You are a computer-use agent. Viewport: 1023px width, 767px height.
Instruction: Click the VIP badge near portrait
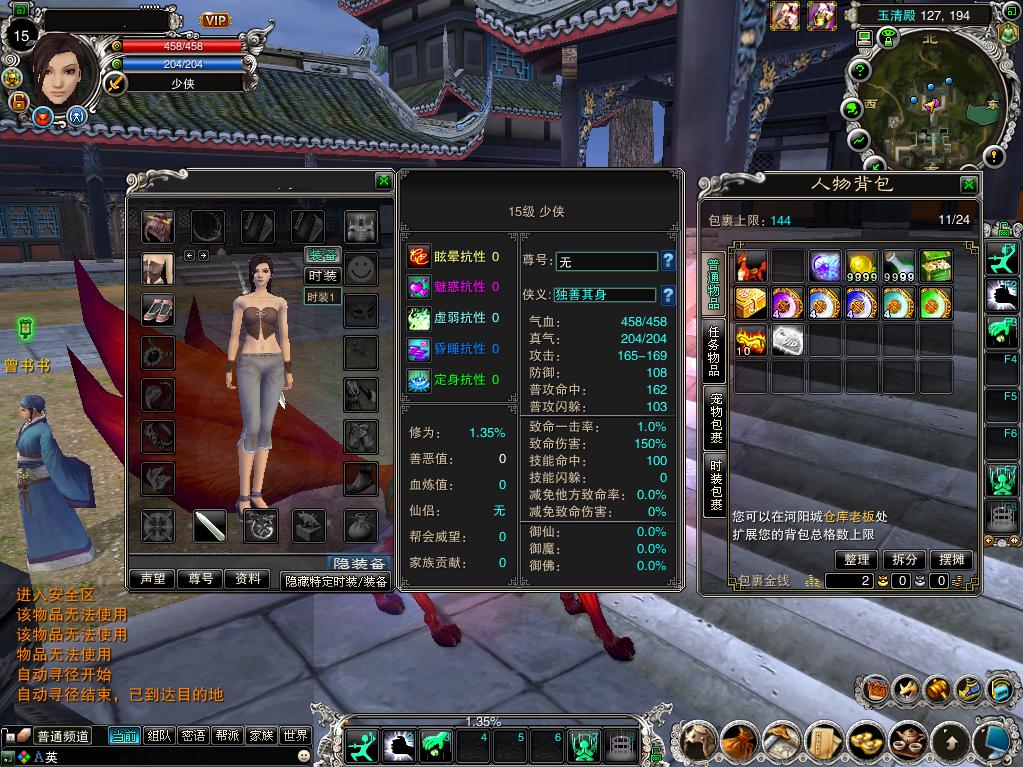click(215, 20)
